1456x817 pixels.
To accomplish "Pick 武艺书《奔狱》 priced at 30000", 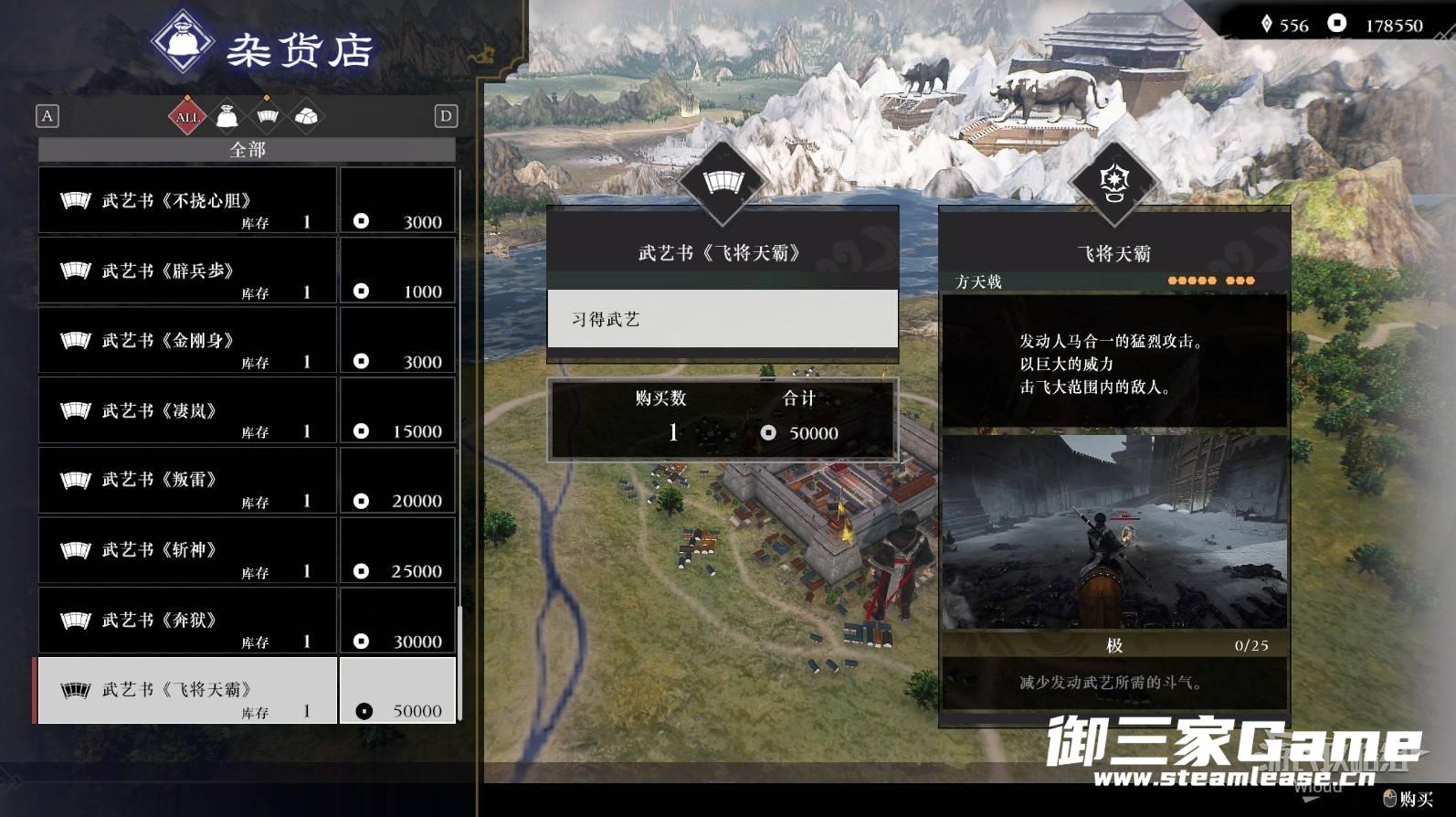I will [187, 621].
